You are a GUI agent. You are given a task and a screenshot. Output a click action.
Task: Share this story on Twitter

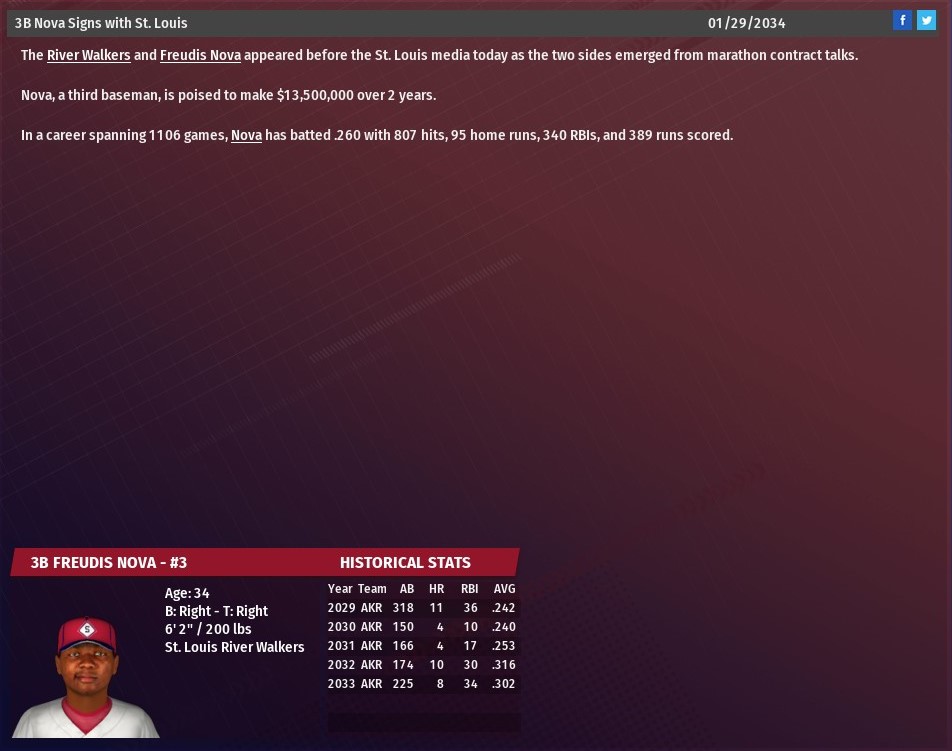pos(927,21)
